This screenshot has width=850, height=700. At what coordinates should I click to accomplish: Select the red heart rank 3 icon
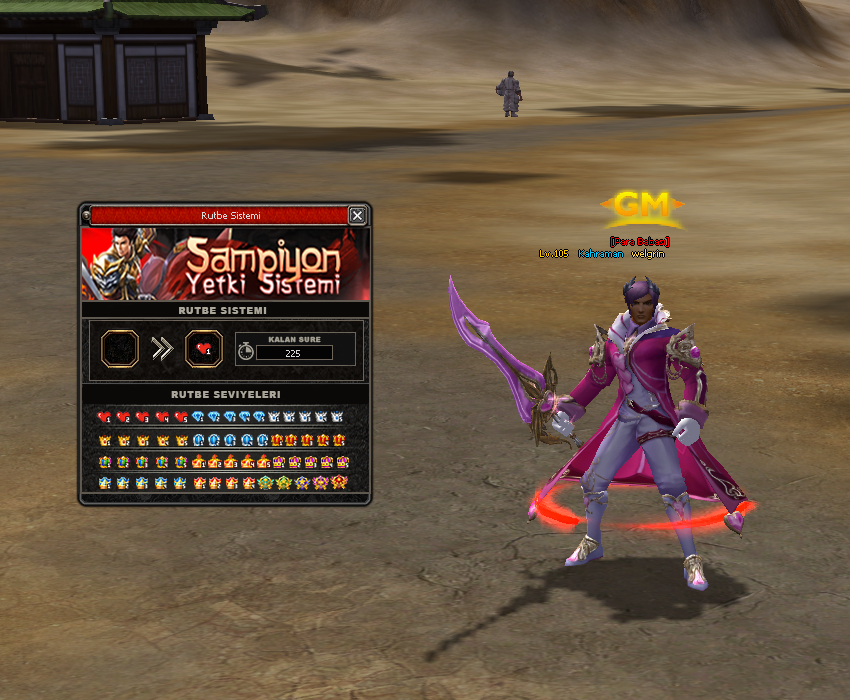[x=143, y=417]
